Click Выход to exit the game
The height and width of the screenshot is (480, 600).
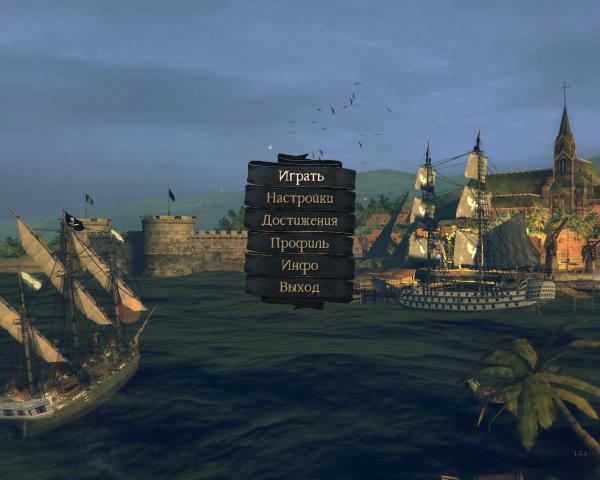coord(300,288)
